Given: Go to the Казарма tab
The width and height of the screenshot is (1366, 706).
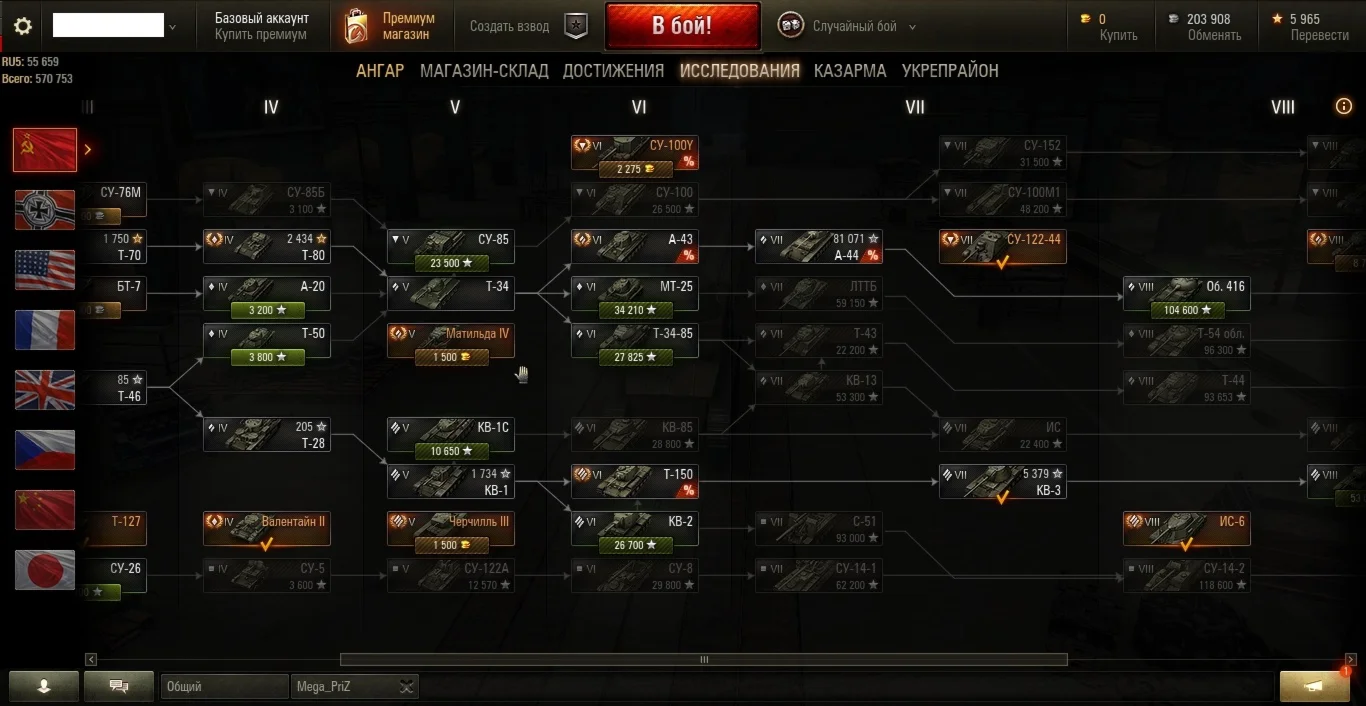Looking at the screenshot, I should (850, 71).
